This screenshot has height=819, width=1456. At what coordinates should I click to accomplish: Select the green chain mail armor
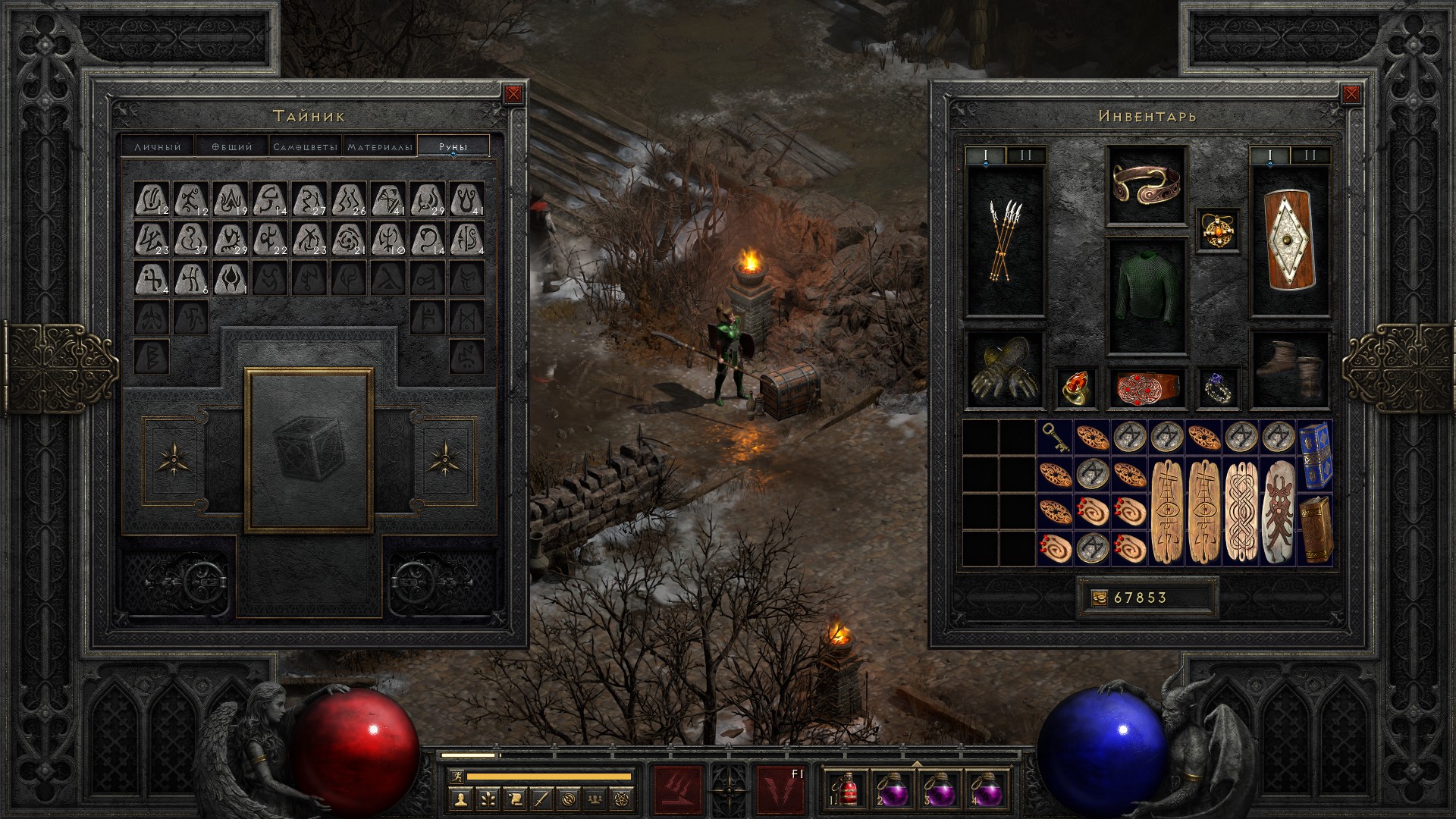tap(1146, 296)
